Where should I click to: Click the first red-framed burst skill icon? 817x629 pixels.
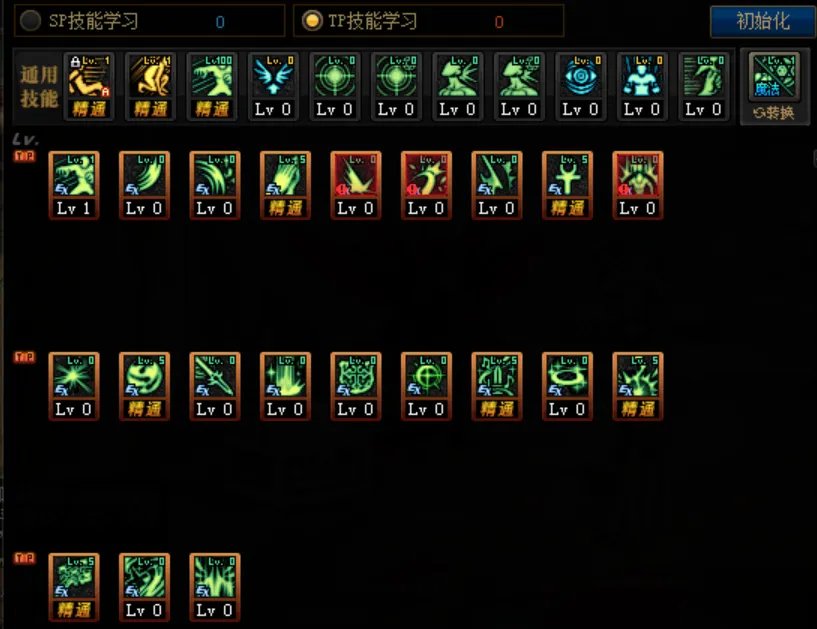coord(356,177)
